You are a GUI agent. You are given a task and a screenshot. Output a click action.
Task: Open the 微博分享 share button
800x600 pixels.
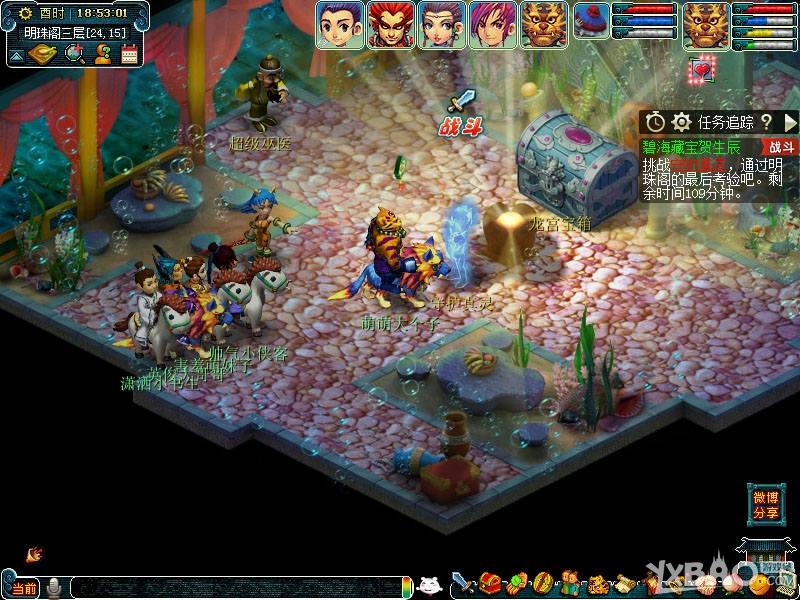tap(766, 504)
